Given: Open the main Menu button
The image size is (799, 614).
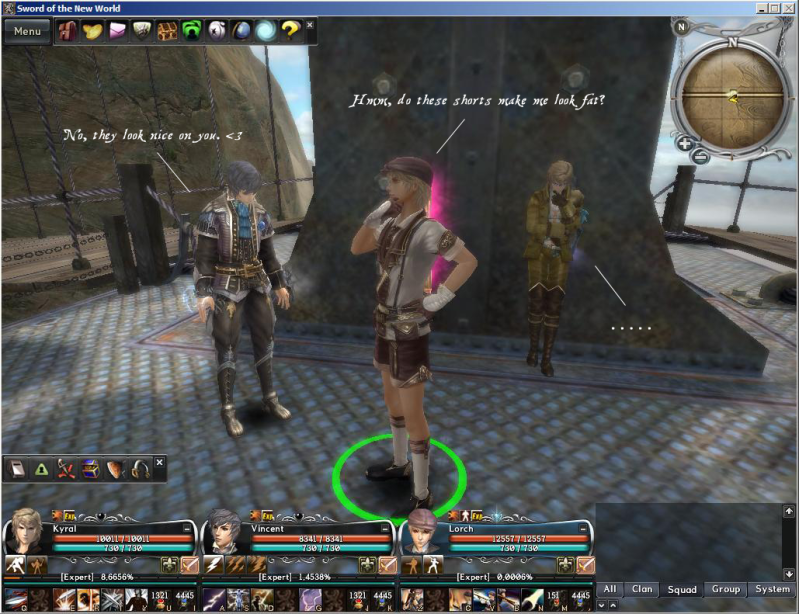Looking at the screenshot, I should point(27,31).
